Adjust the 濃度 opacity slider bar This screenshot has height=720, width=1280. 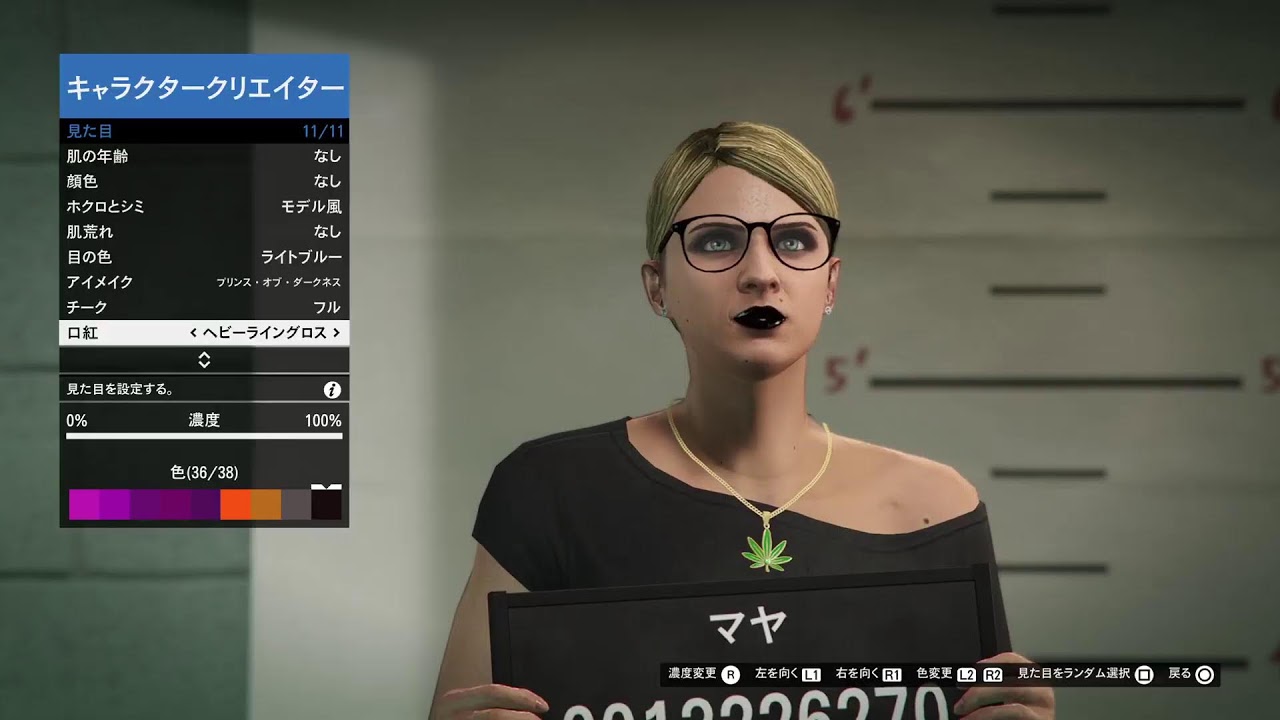(204, 436)
